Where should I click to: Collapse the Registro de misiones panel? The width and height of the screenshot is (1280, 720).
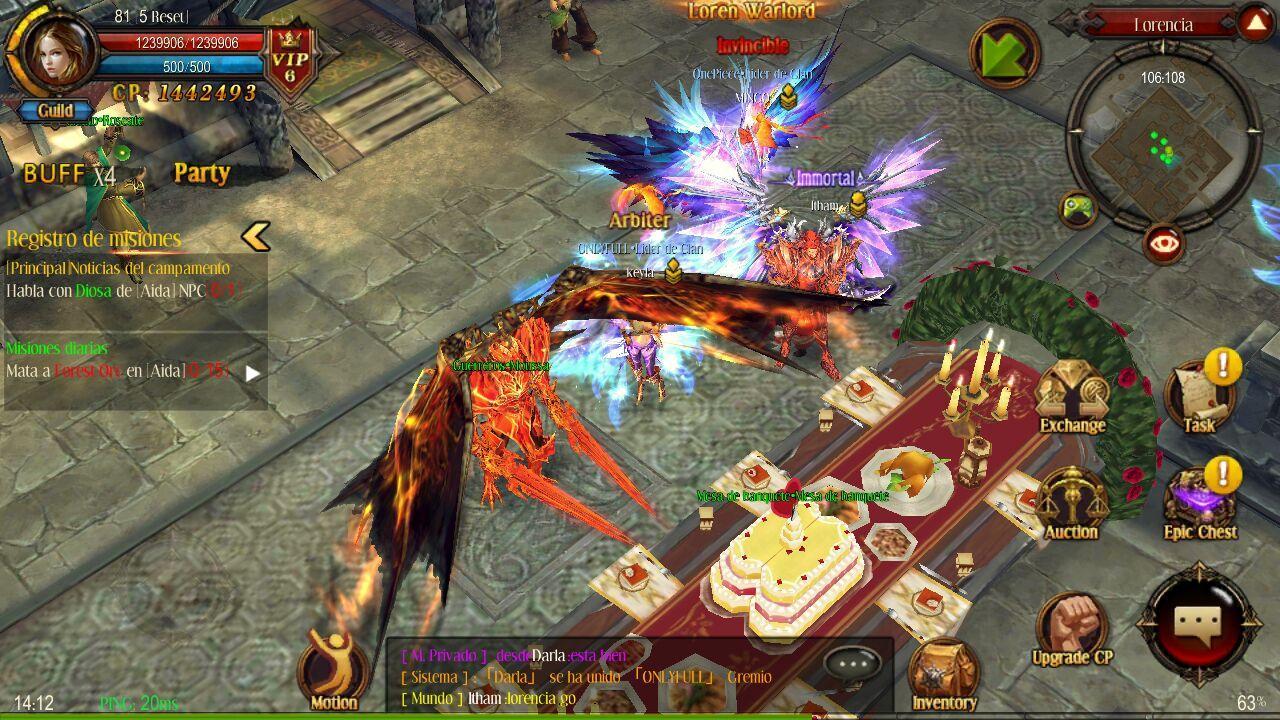point(256,237)
